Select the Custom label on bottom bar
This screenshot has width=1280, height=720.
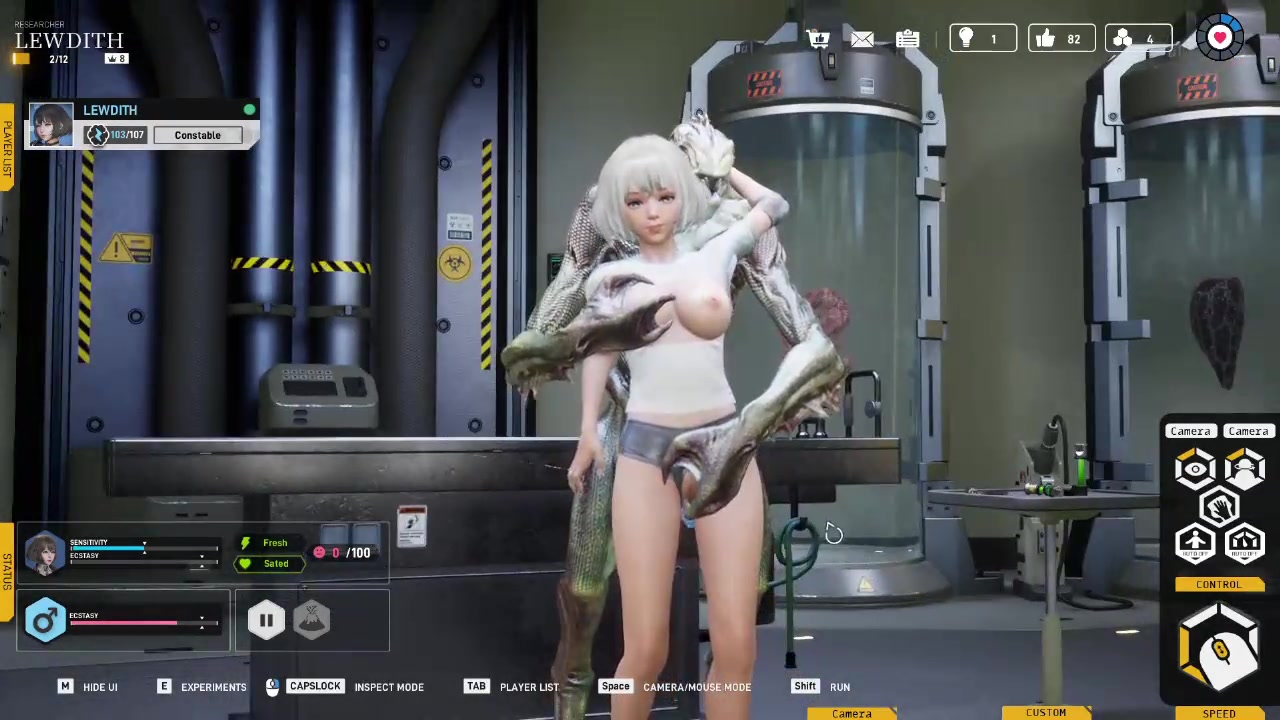coord(1046,713)
